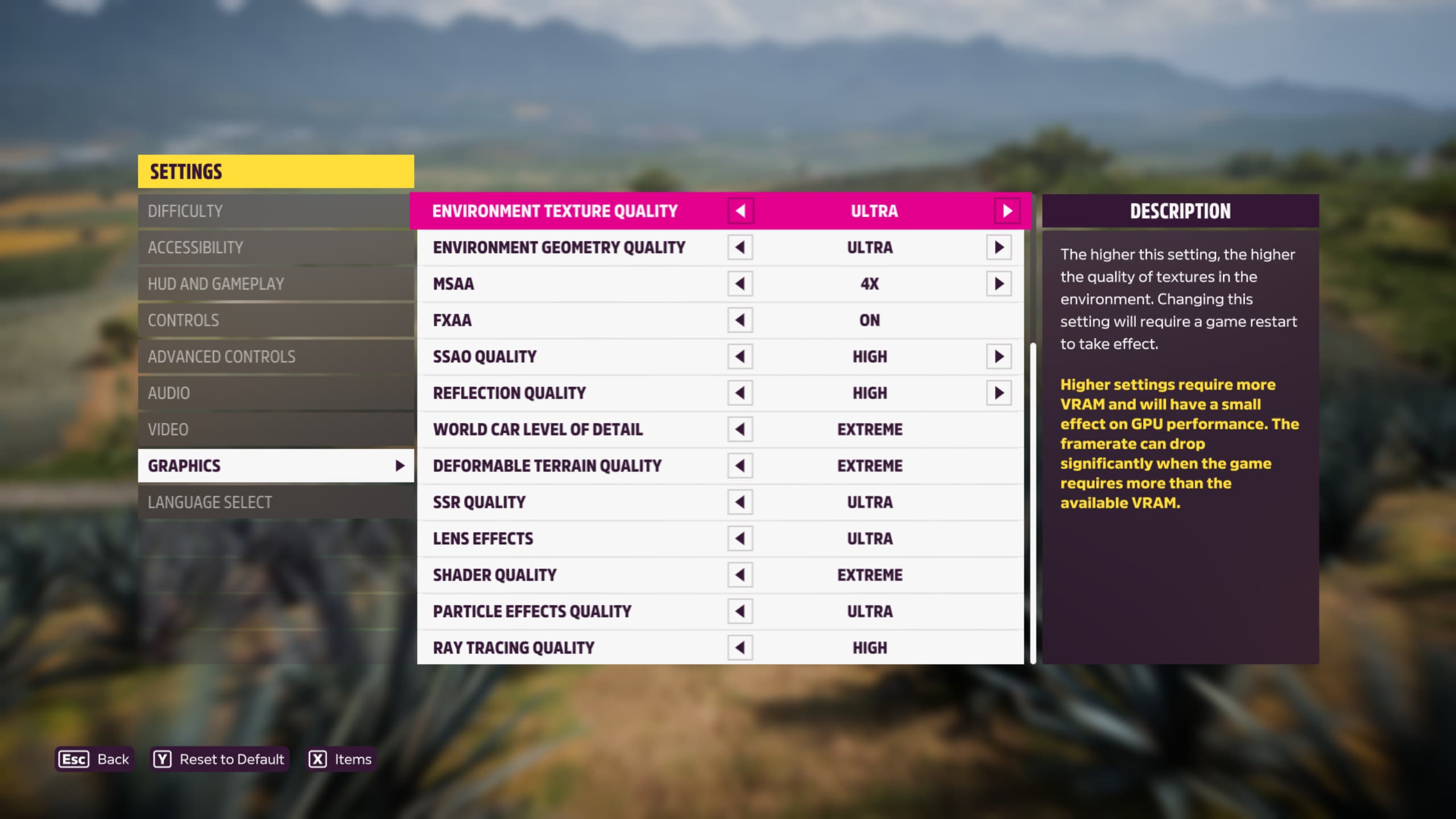This screenshot has height=819, width=1456.
Task: Toggle FXAA with its left arrow
Action: tap(740, 320)
